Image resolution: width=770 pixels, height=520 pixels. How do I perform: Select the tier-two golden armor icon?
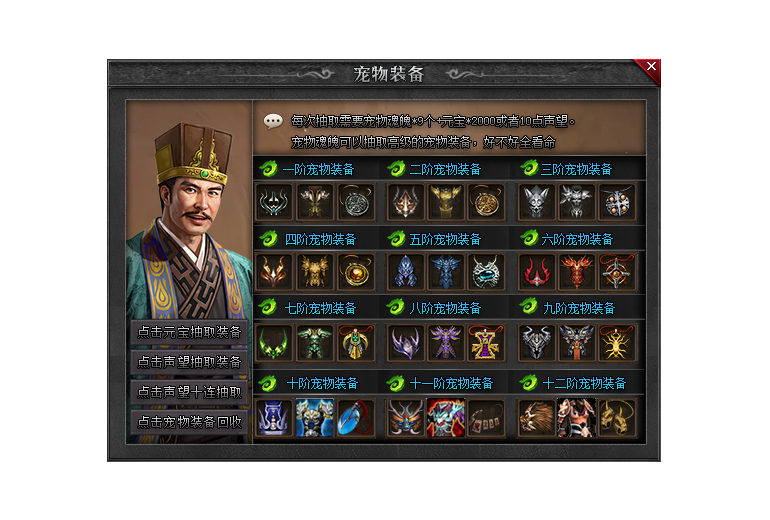[x=444, y=202]
